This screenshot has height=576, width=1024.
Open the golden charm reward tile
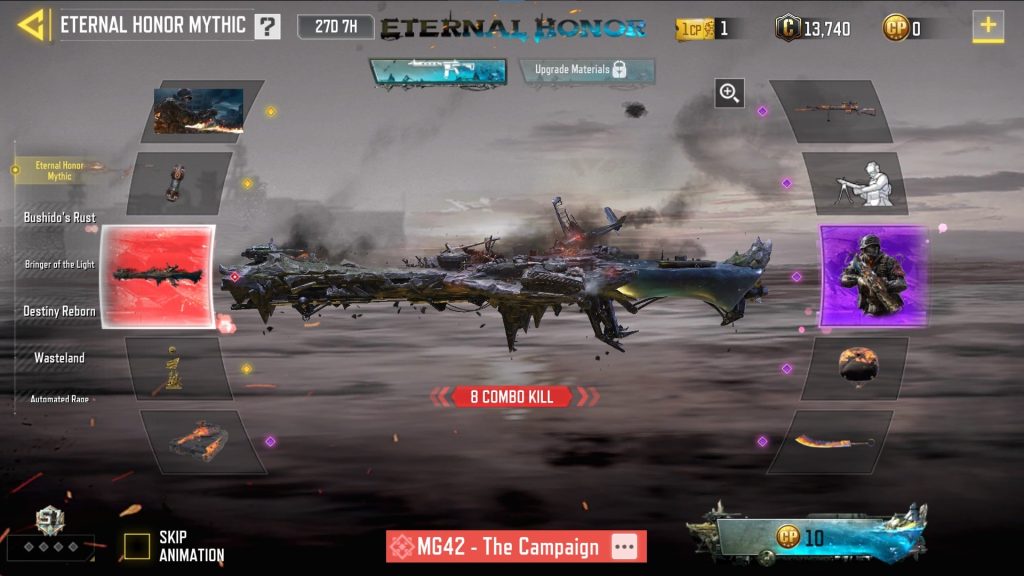(x=176, y=368)
